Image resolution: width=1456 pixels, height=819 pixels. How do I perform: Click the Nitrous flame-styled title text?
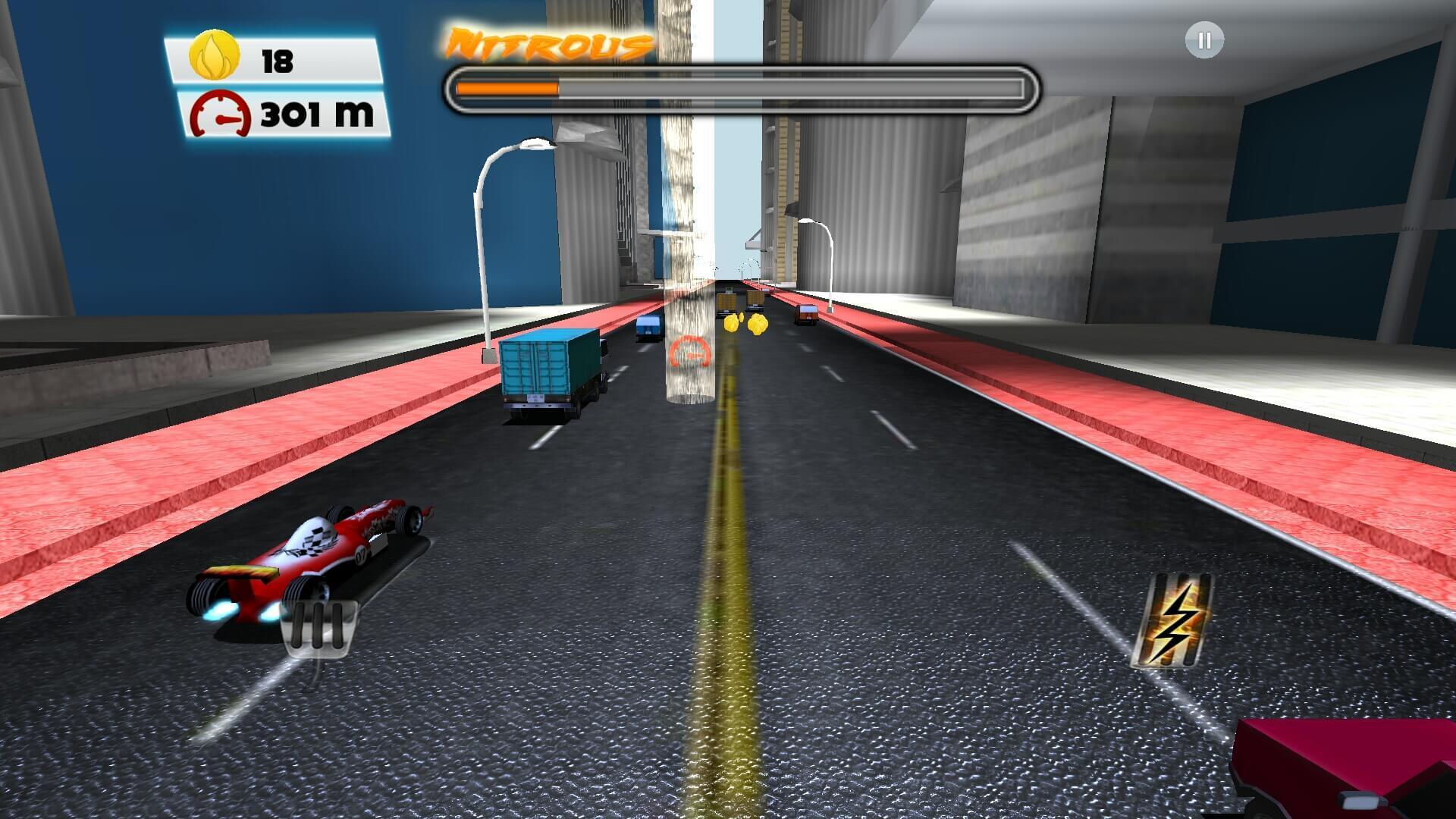click(548, 44)
